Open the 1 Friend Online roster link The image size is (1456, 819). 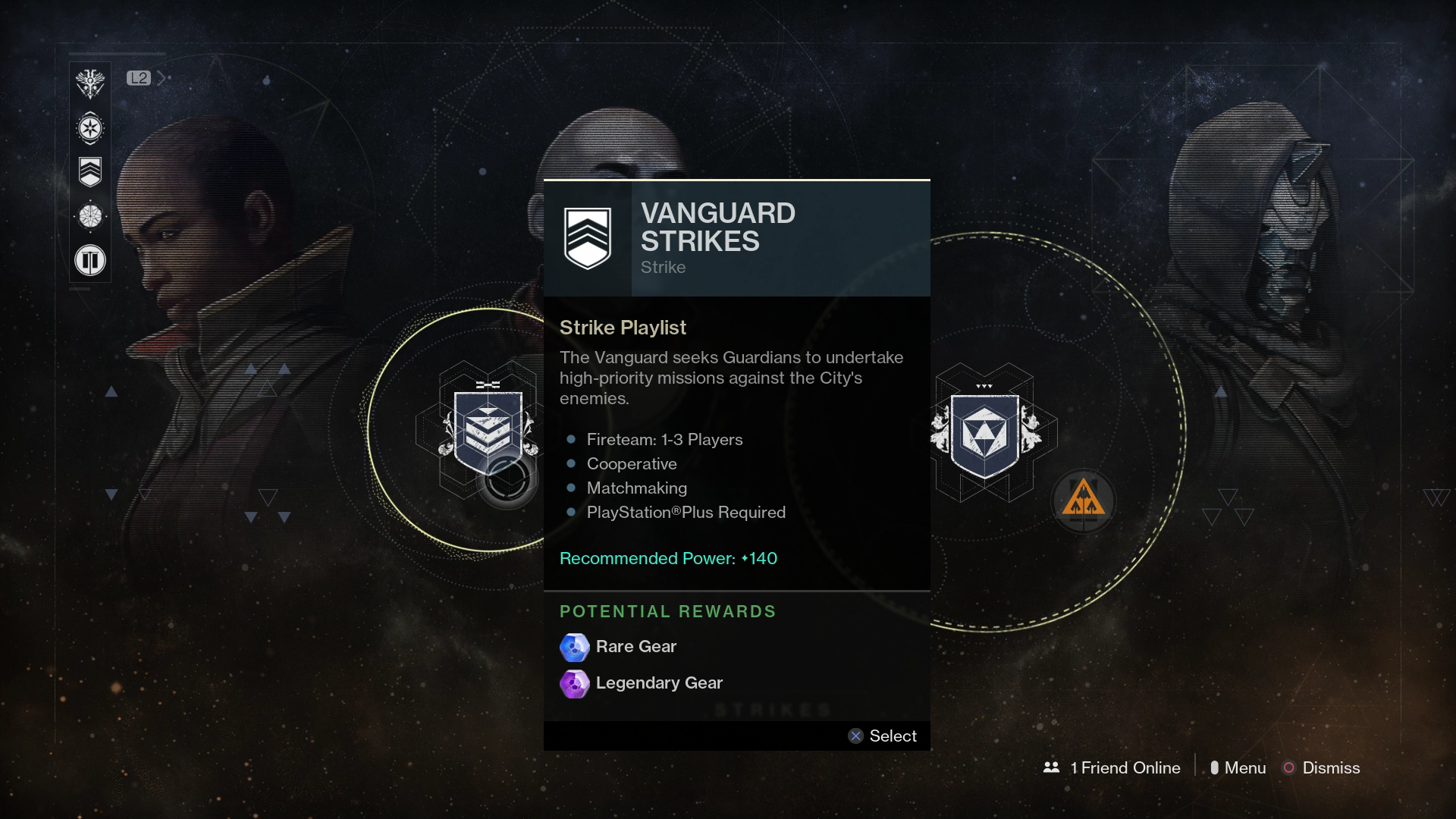(1125, 767)
